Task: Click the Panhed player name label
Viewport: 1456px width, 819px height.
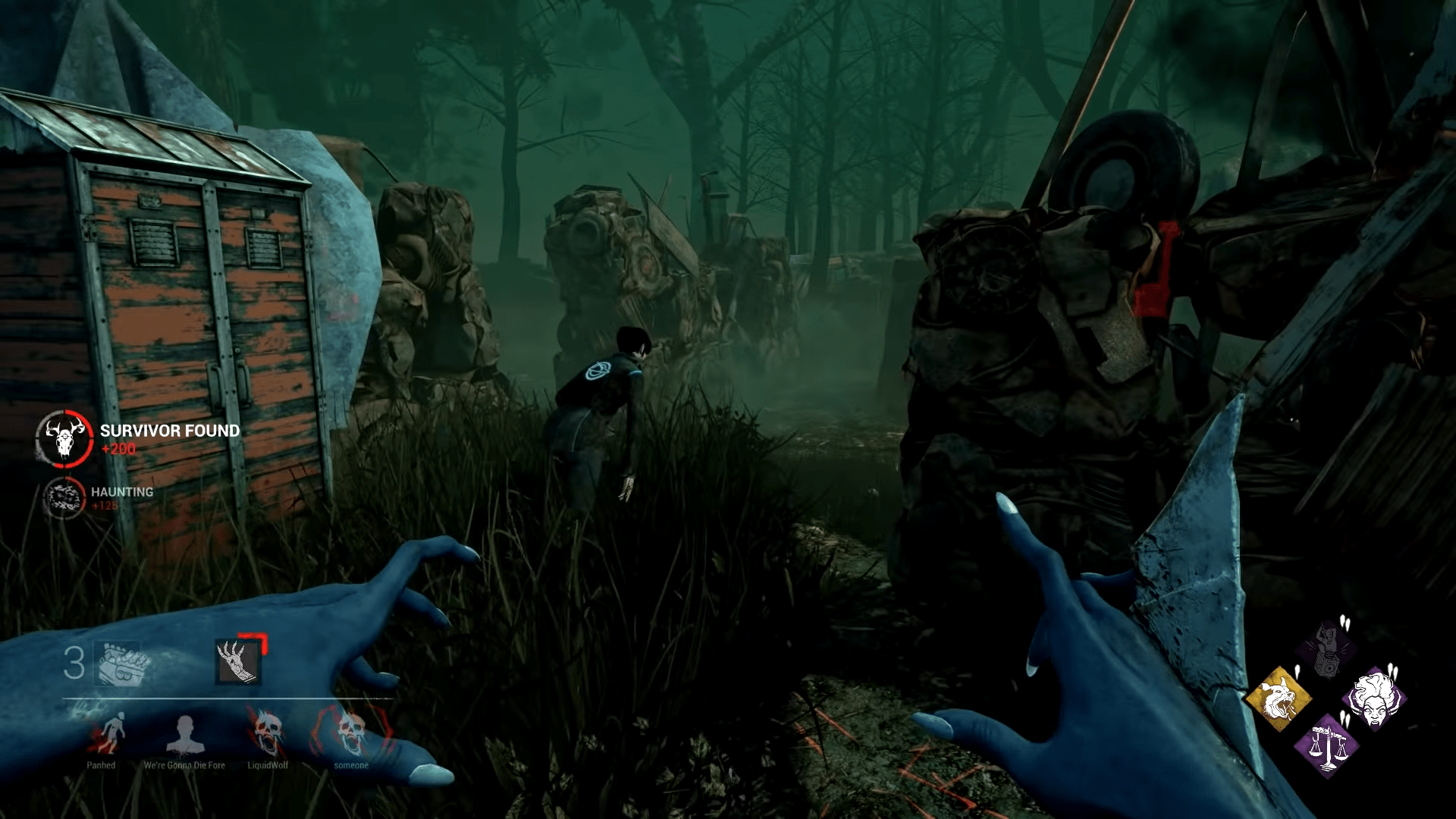Action: tap(101, 764)
